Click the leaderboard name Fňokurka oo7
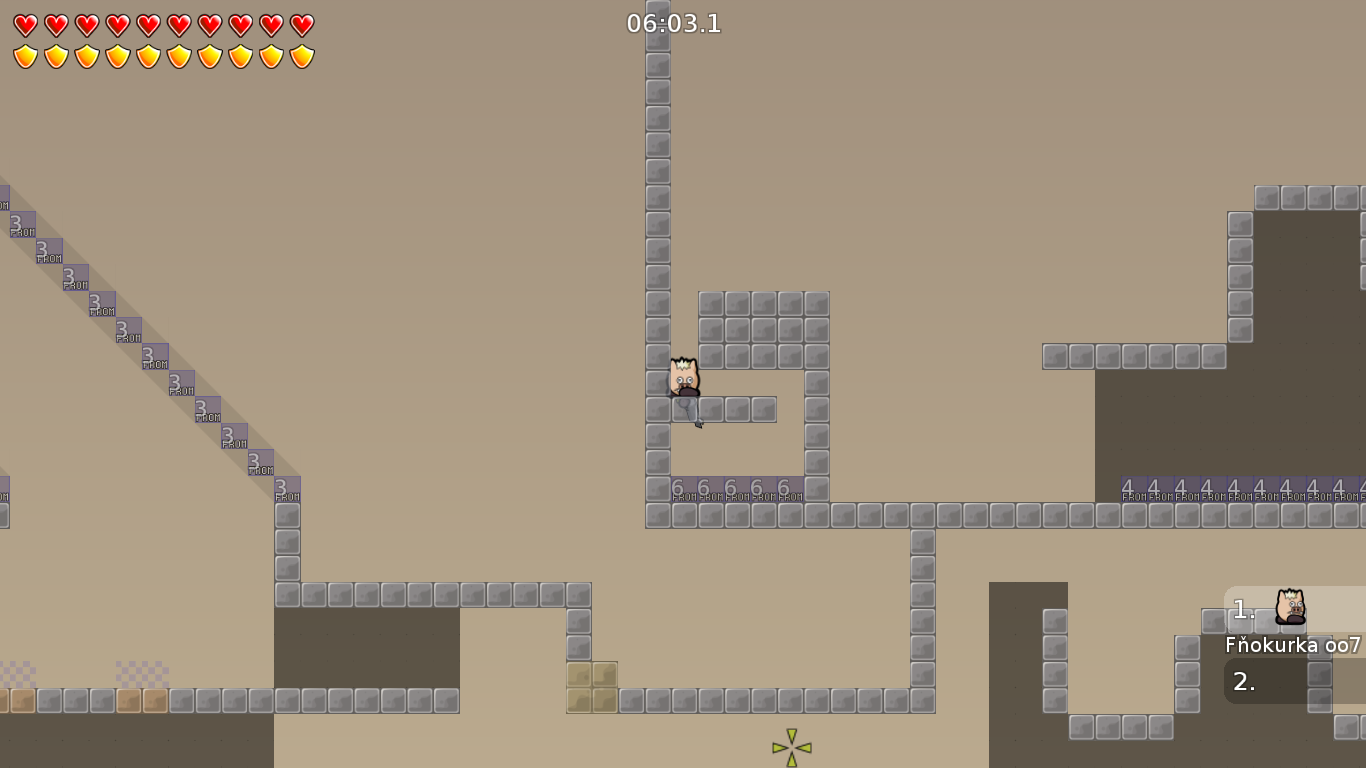 coord(1290,646)
